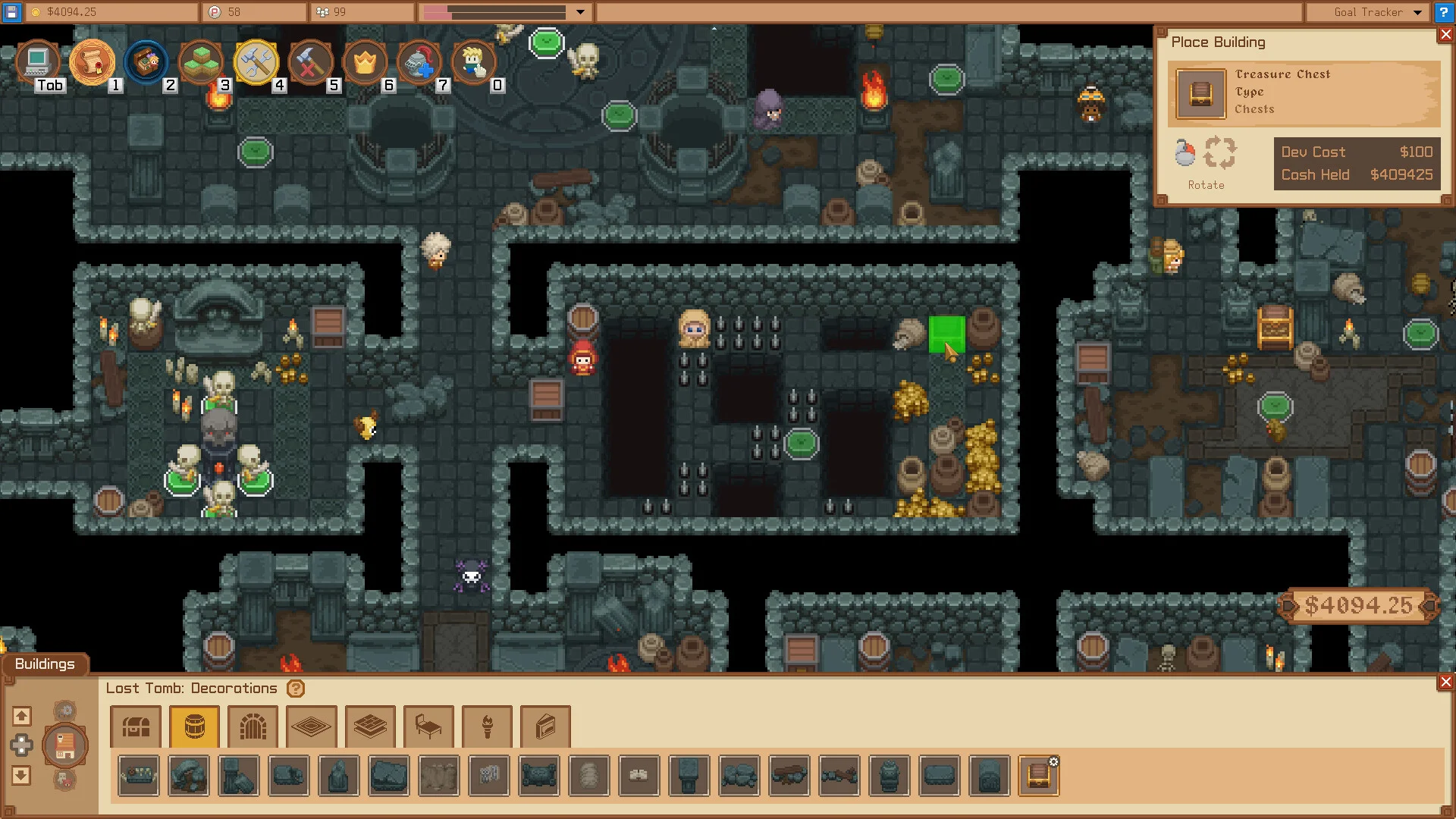The image size is (1456, 819).
Task: Switch to the Buildings tab
Action: point(44,664)
